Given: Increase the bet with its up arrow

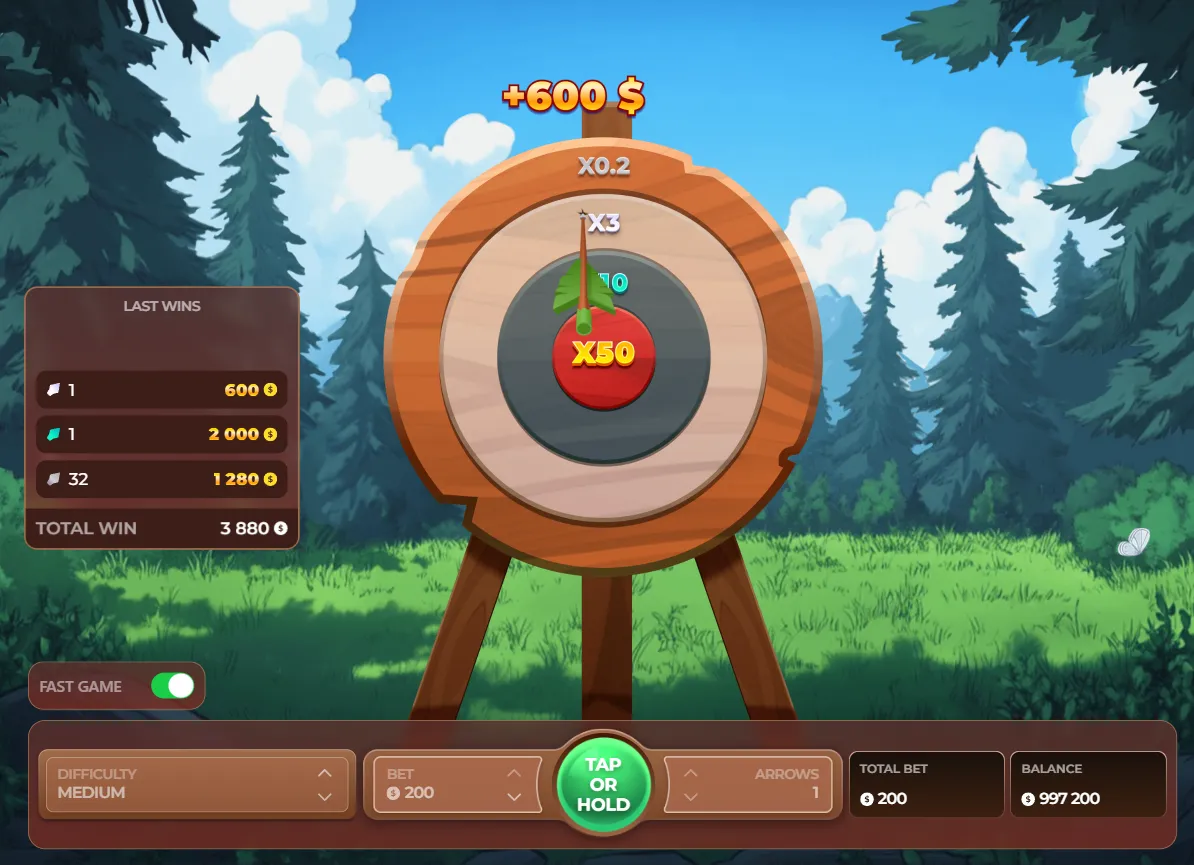Looking at the screenshot, I should click(x=514, y=773).
